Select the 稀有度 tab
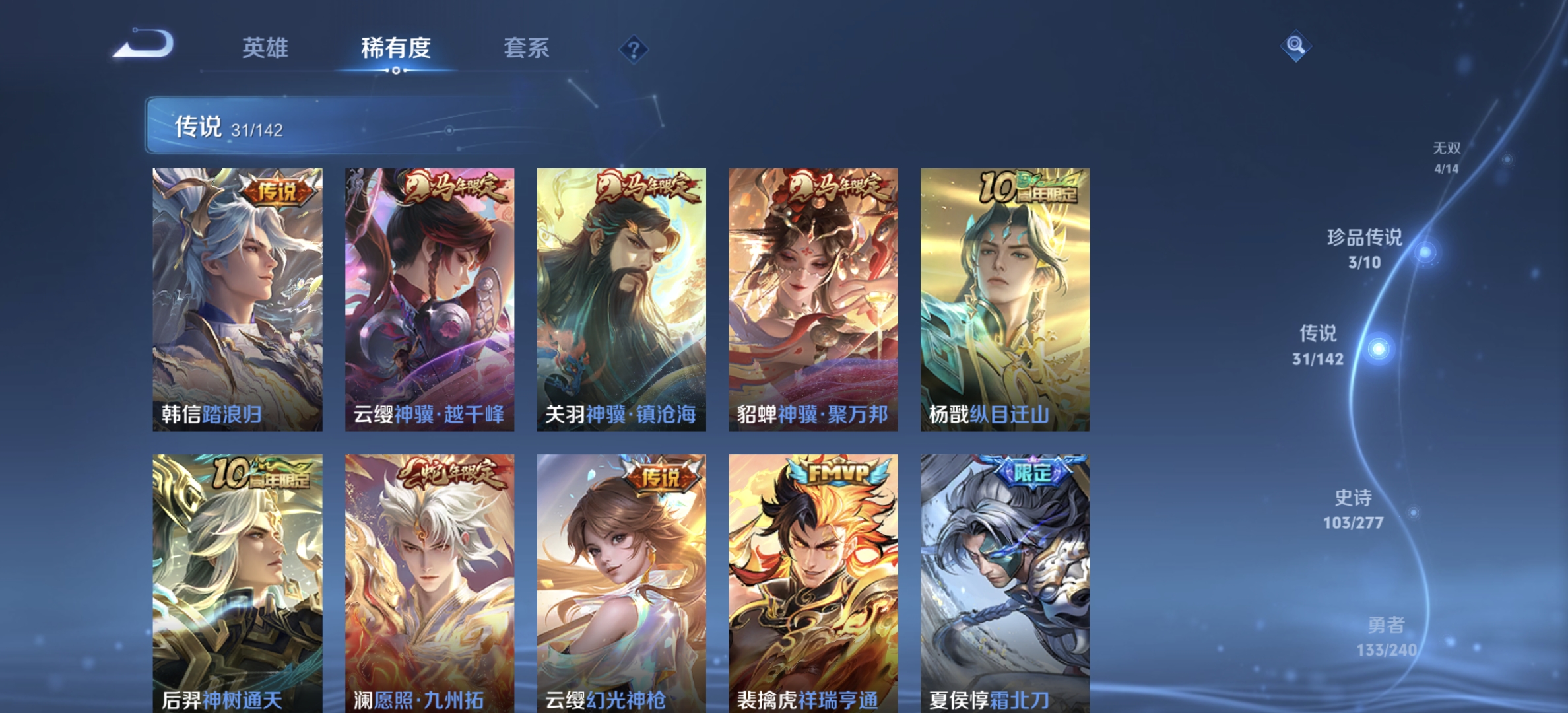The width and height of the screenshot is (1568, 713). (397, 49)
